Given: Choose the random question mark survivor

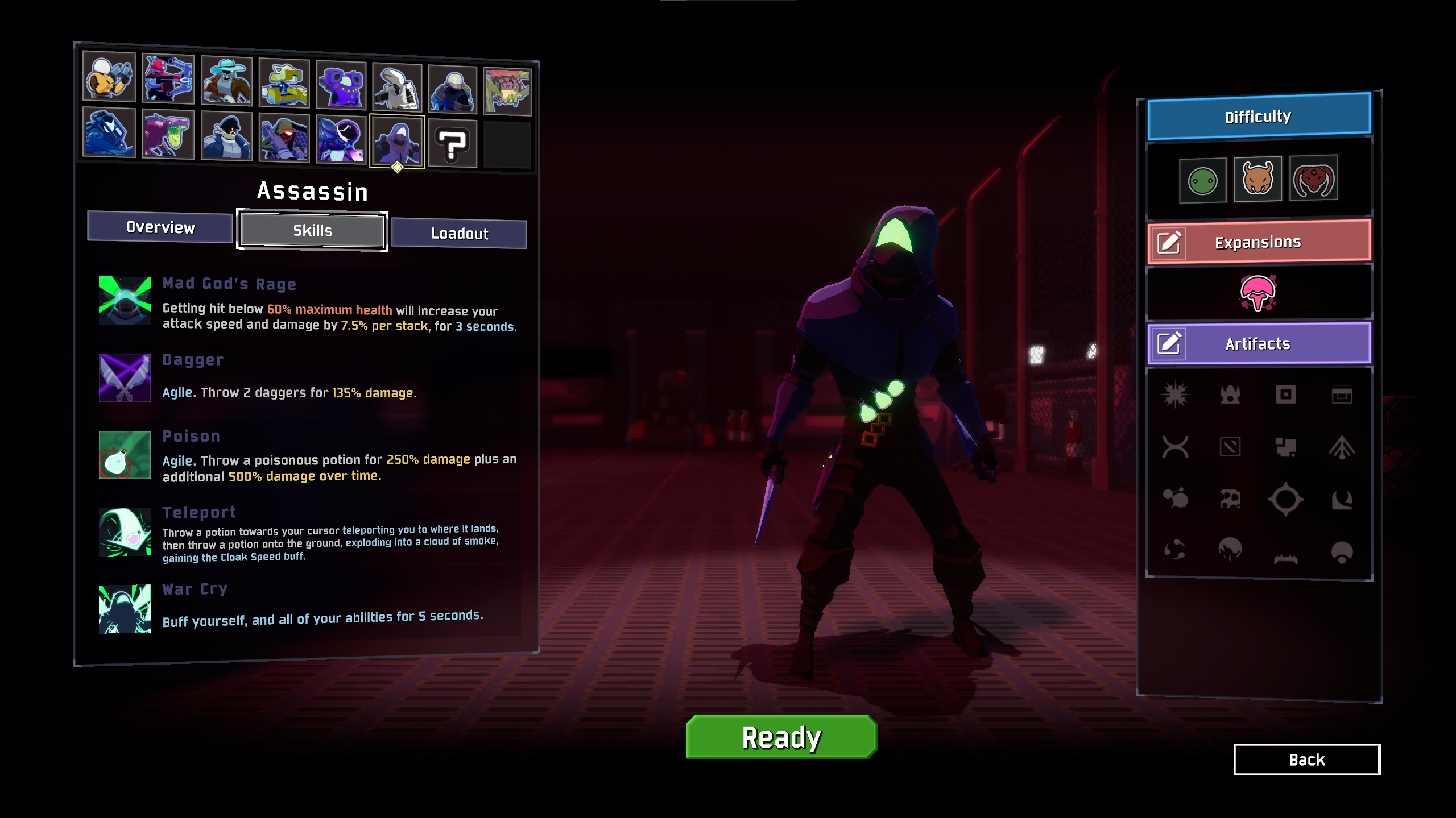Looking at the screenshot, I should (452, 143).
